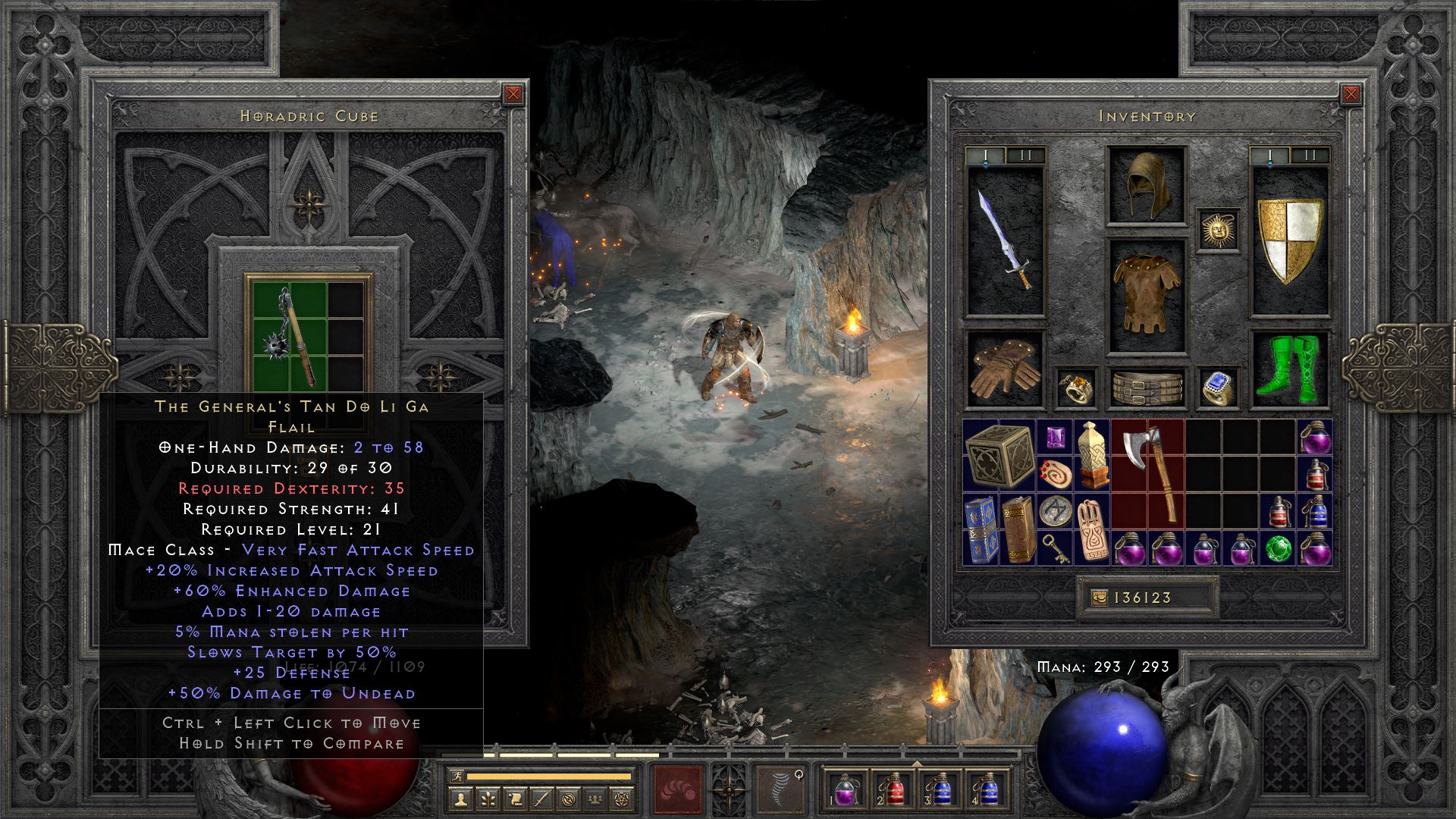The height and width of the screenshot is (819, 1456).
Task: Click the equipped leather hood
Action: pyautogui.click(x=1147, y=186)
